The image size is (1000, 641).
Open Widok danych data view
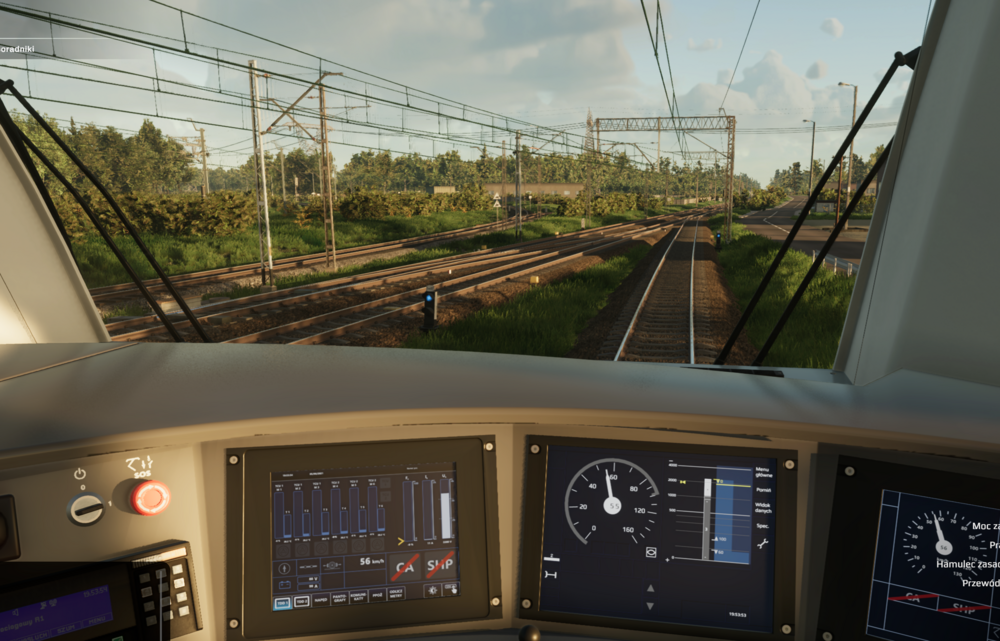click(x=764, y=508)
